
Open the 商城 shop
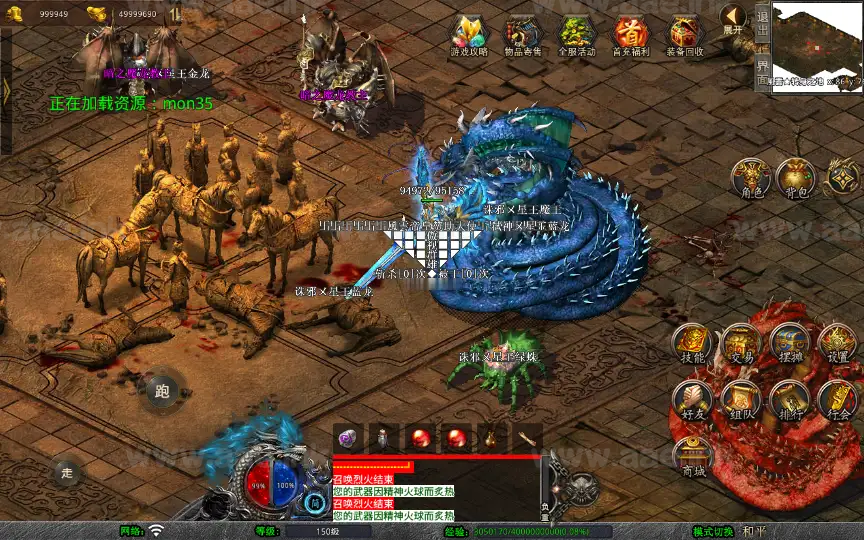pyautogui.click(x=692, y=457)
